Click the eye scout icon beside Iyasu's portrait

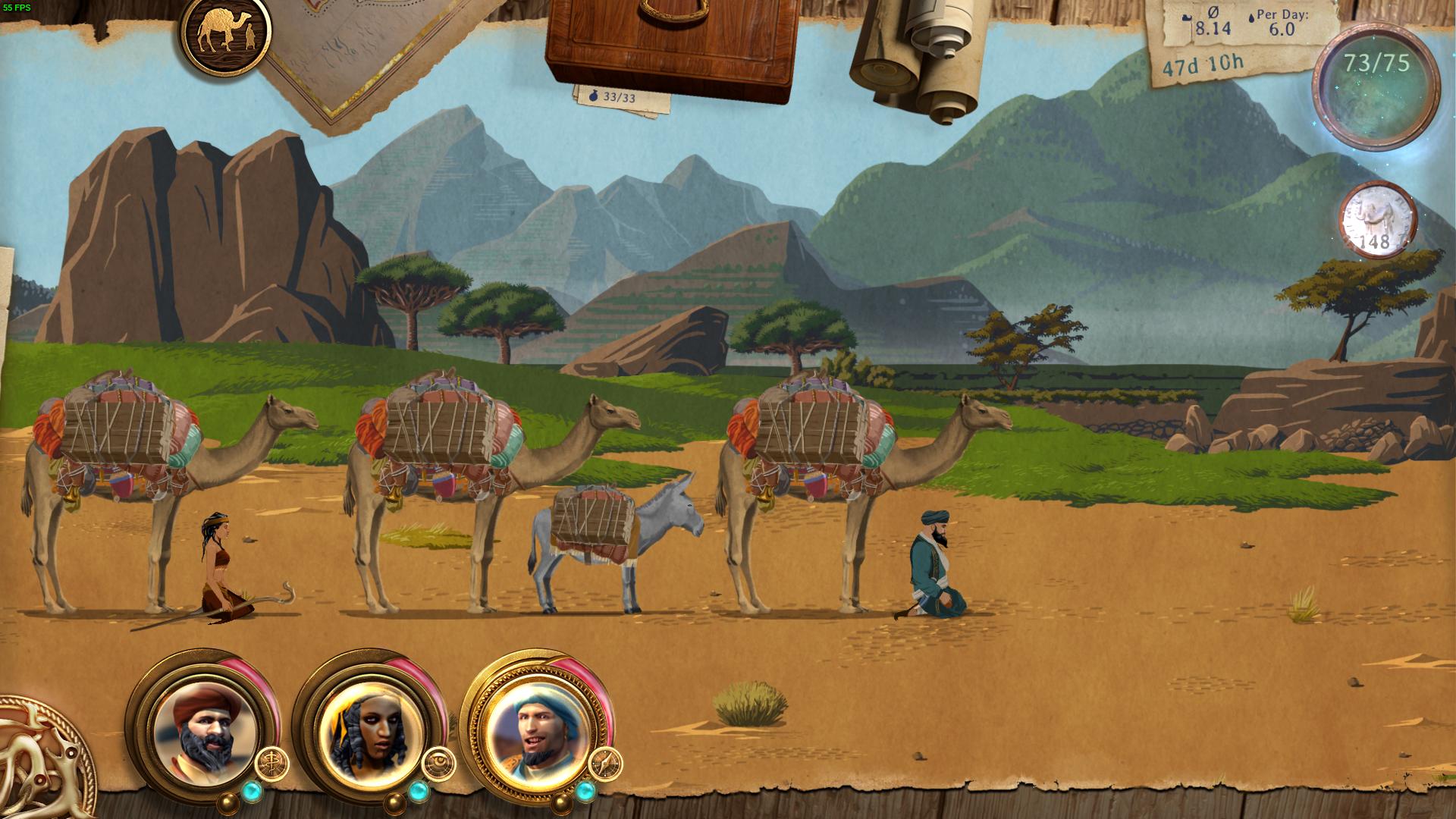(441, 762)
